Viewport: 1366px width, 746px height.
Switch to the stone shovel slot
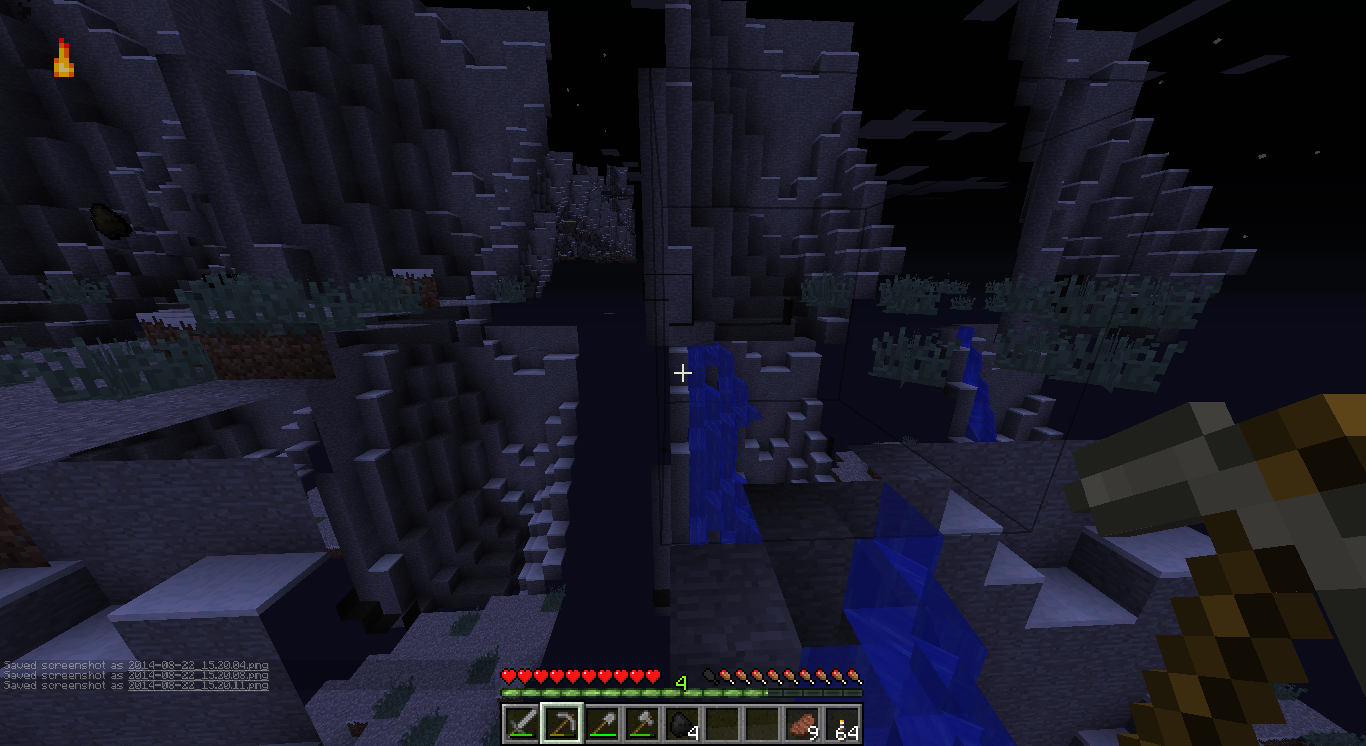[600, 723]
